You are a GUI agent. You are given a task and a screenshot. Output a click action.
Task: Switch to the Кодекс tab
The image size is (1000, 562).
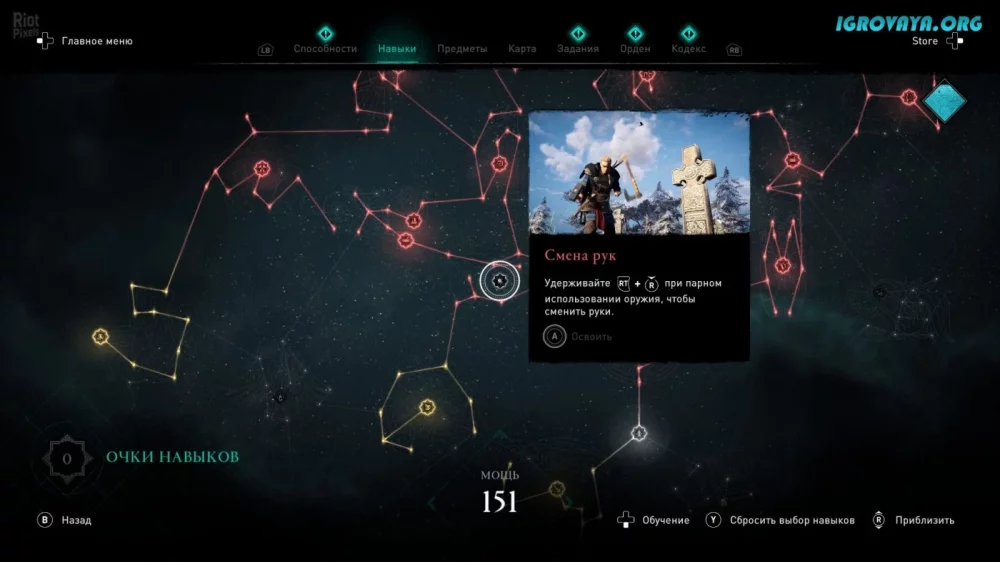pyautogui.click(x=688, y=49)
